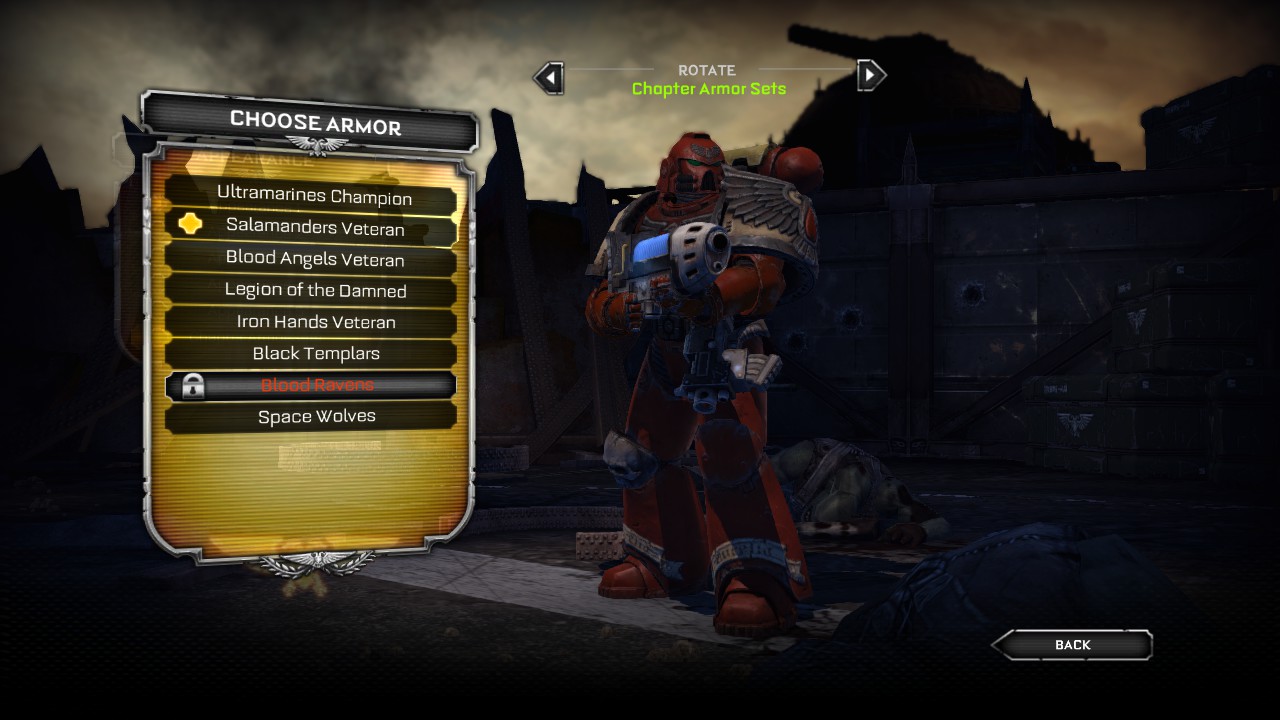Click the locked Blood Ravens entry
The height and width of the screenshot is (720, 1280).
(314, 385)
